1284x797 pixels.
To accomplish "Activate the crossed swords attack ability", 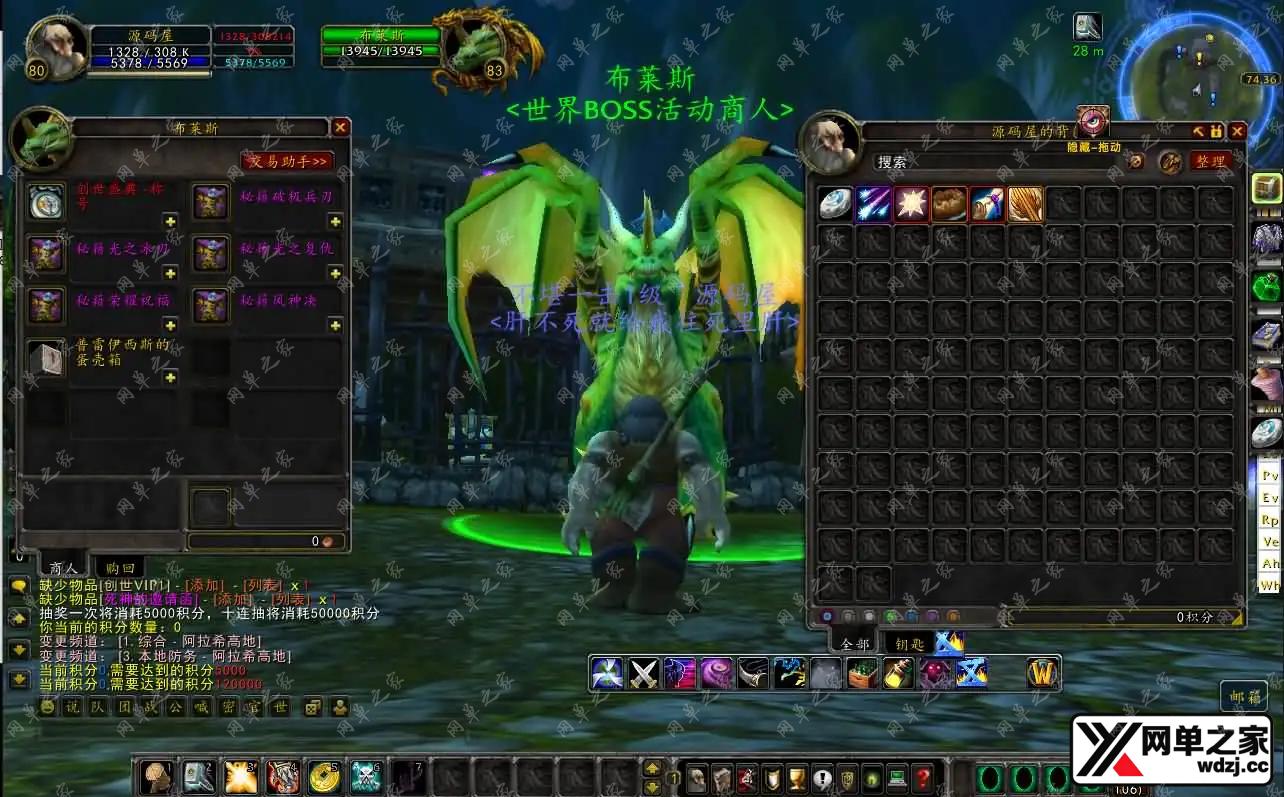I will (x=644, y=673).
